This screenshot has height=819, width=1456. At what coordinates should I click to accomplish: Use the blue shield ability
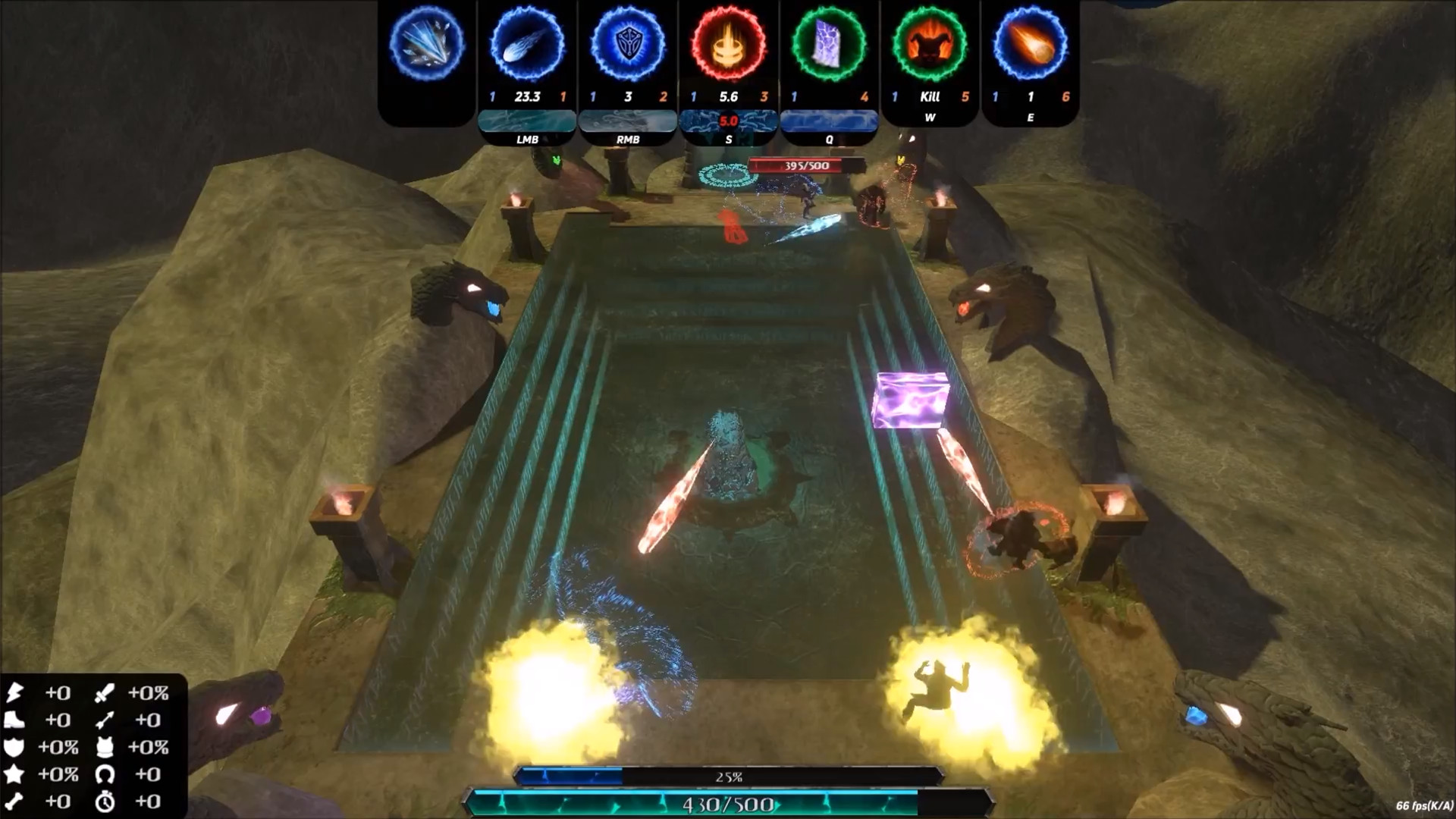click(x=628, y=43)
